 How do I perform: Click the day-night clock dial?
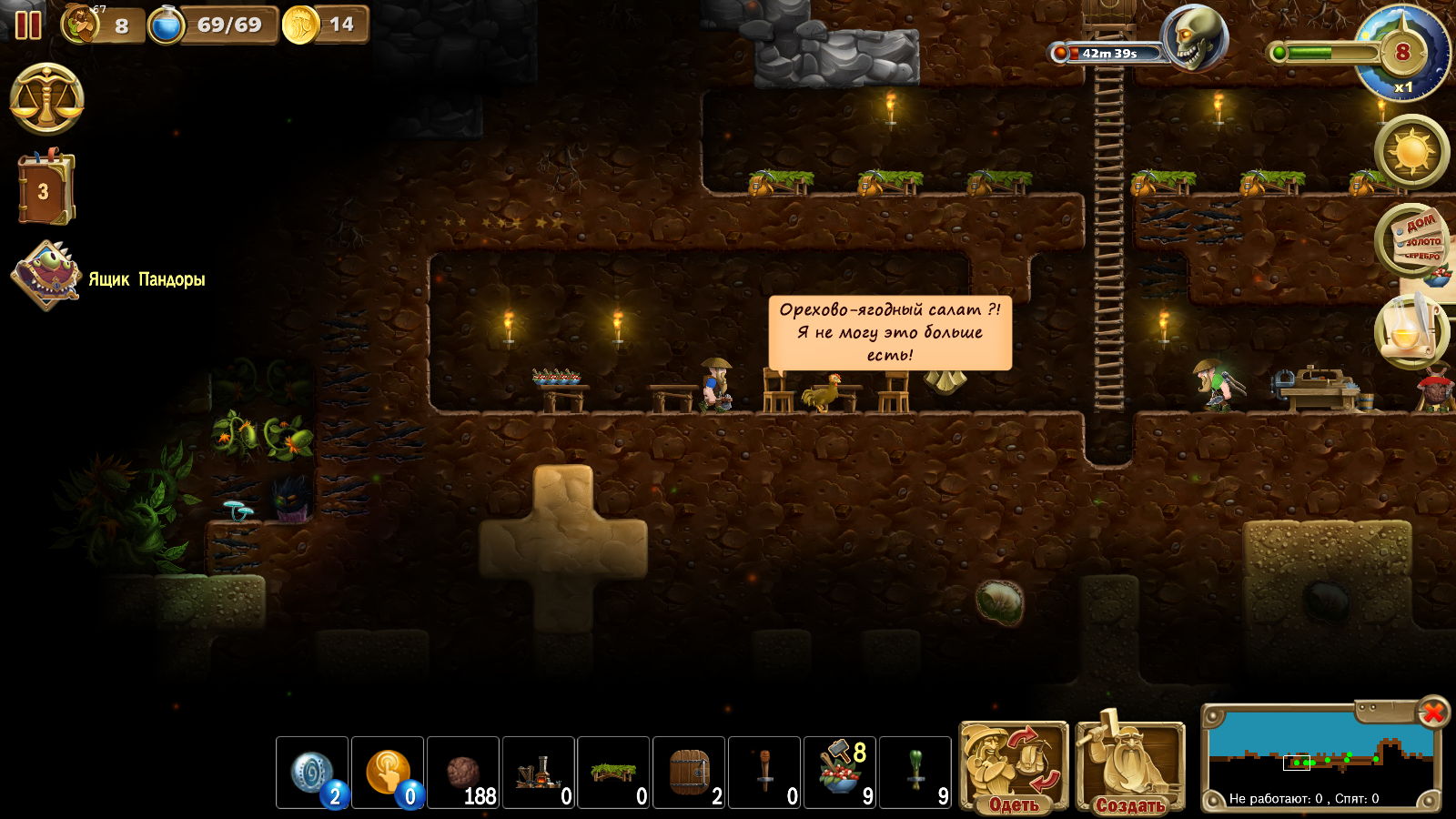pos(1402,53)
